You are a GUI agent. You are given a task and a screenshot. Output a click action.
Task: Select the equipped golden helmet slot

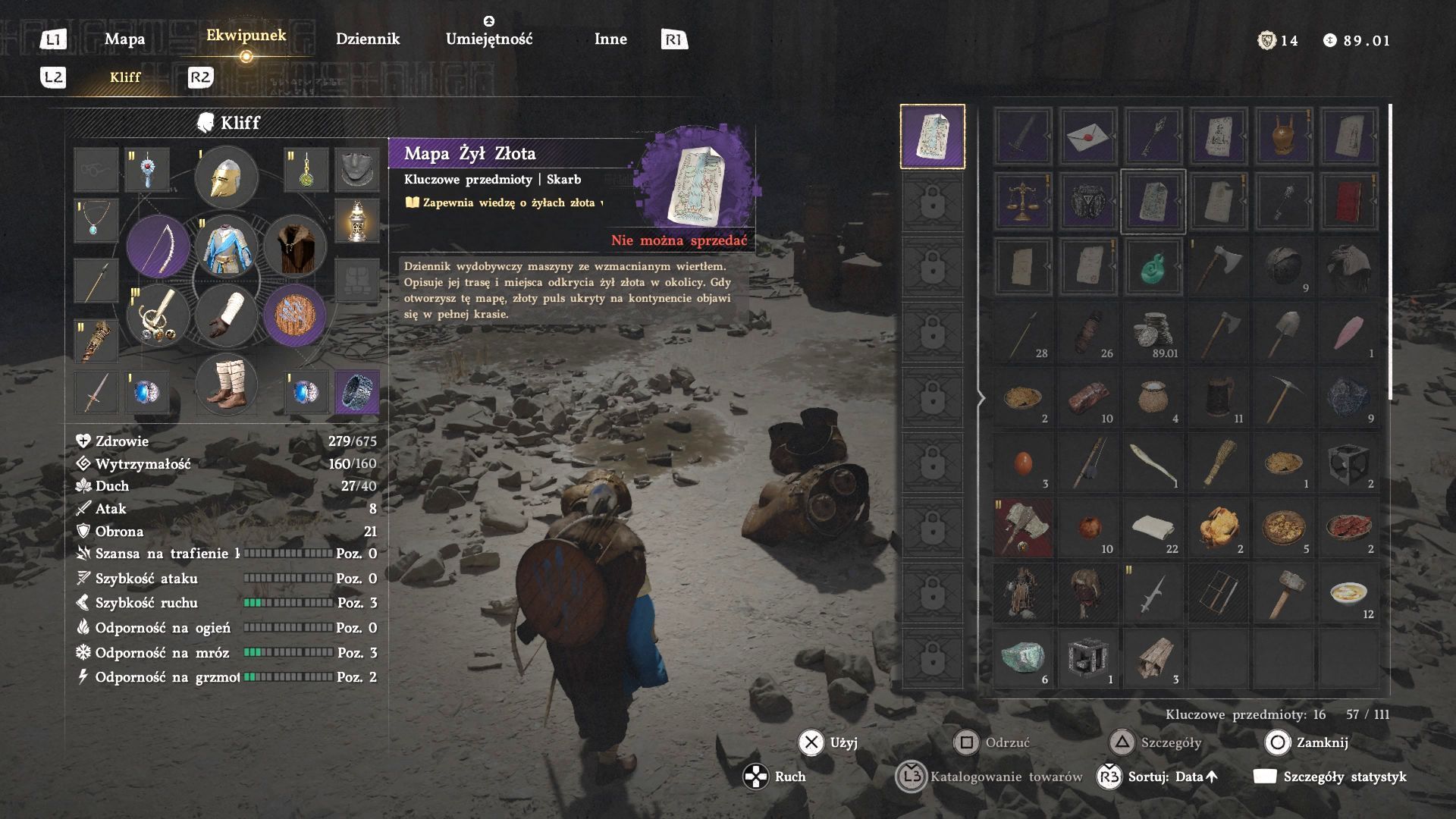point(226,178)
